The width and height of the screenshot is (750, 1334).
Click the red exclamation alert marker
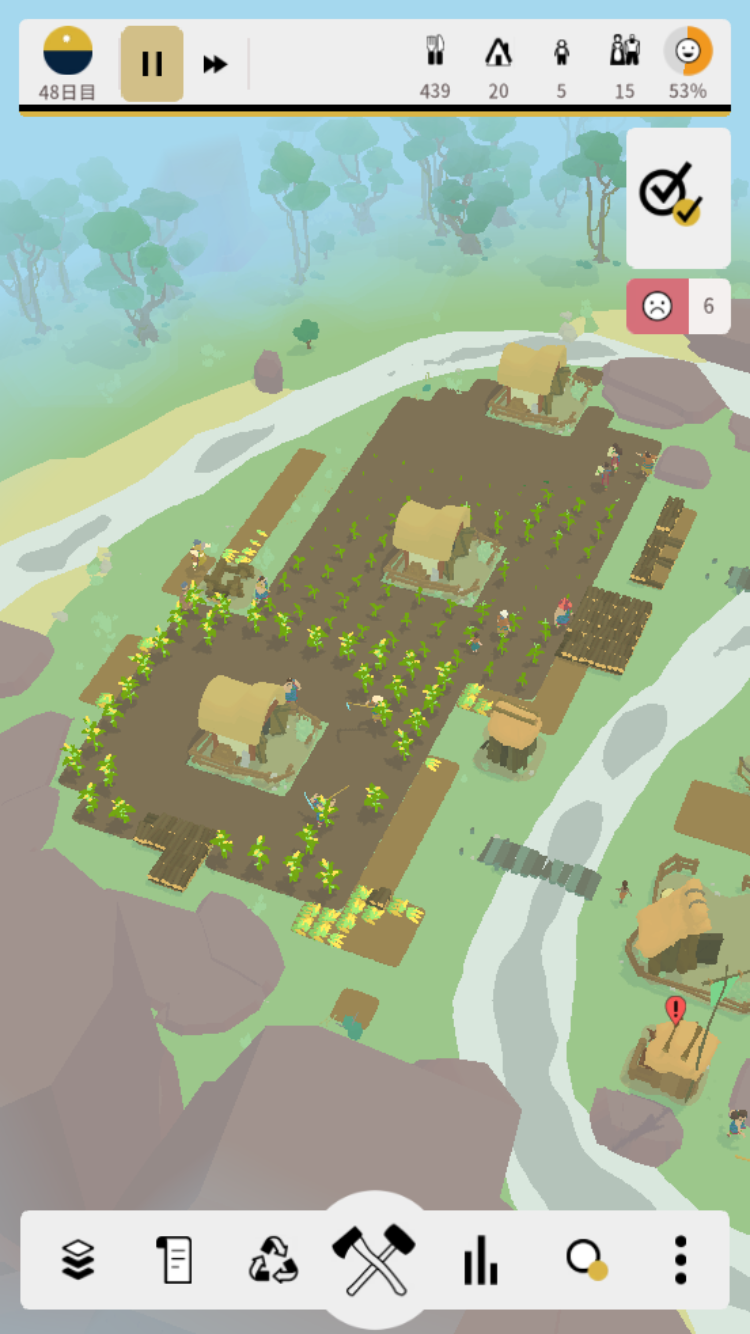676,1009
